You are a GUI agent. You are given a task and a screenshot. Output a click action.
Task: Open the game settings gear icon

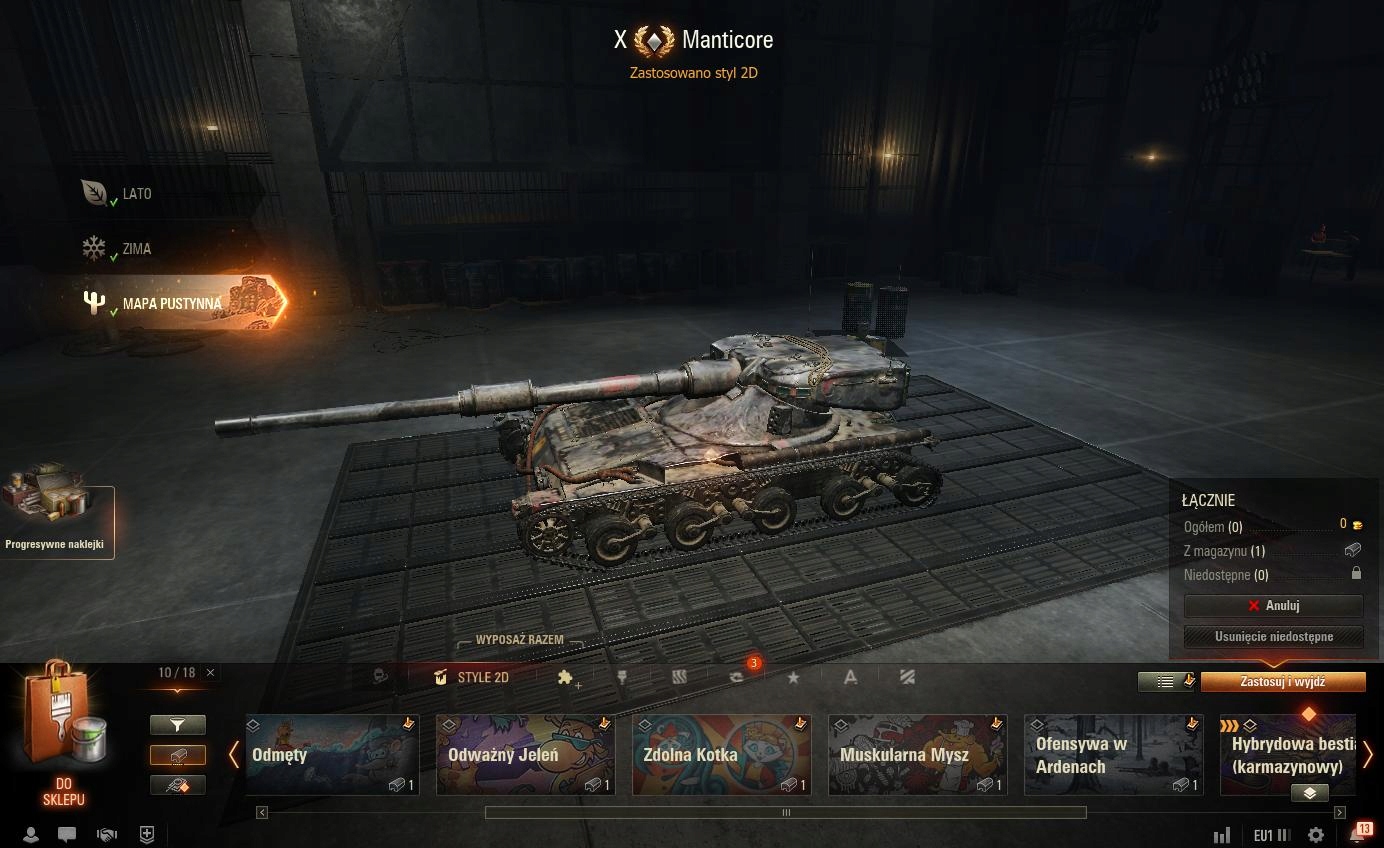click(1316, 835)
